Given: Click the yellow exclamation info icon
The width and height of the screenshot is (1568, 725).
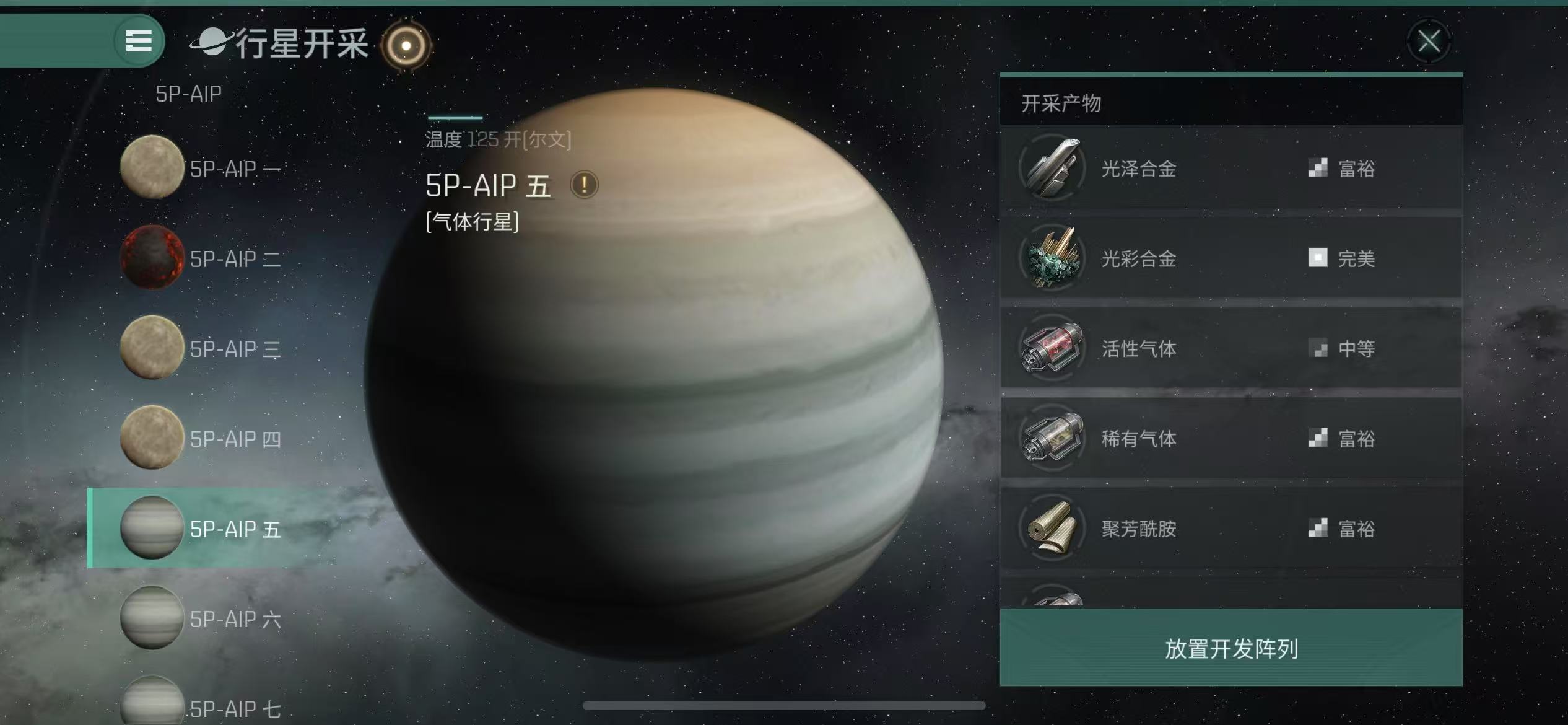Looking at the screenshot, I should pyautogui.click(x=584, y=185).
